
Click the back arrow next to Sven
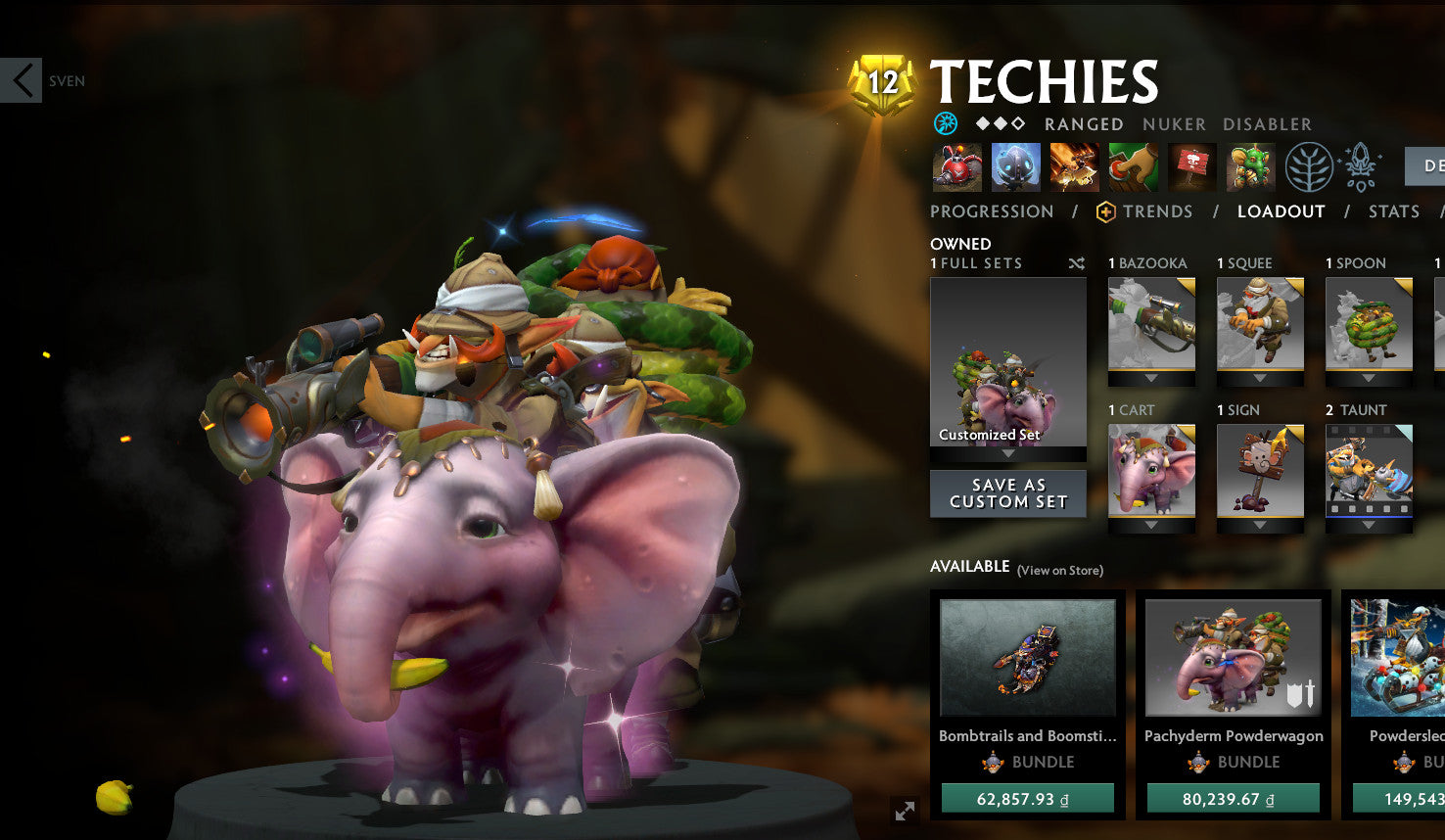[22, 79]
